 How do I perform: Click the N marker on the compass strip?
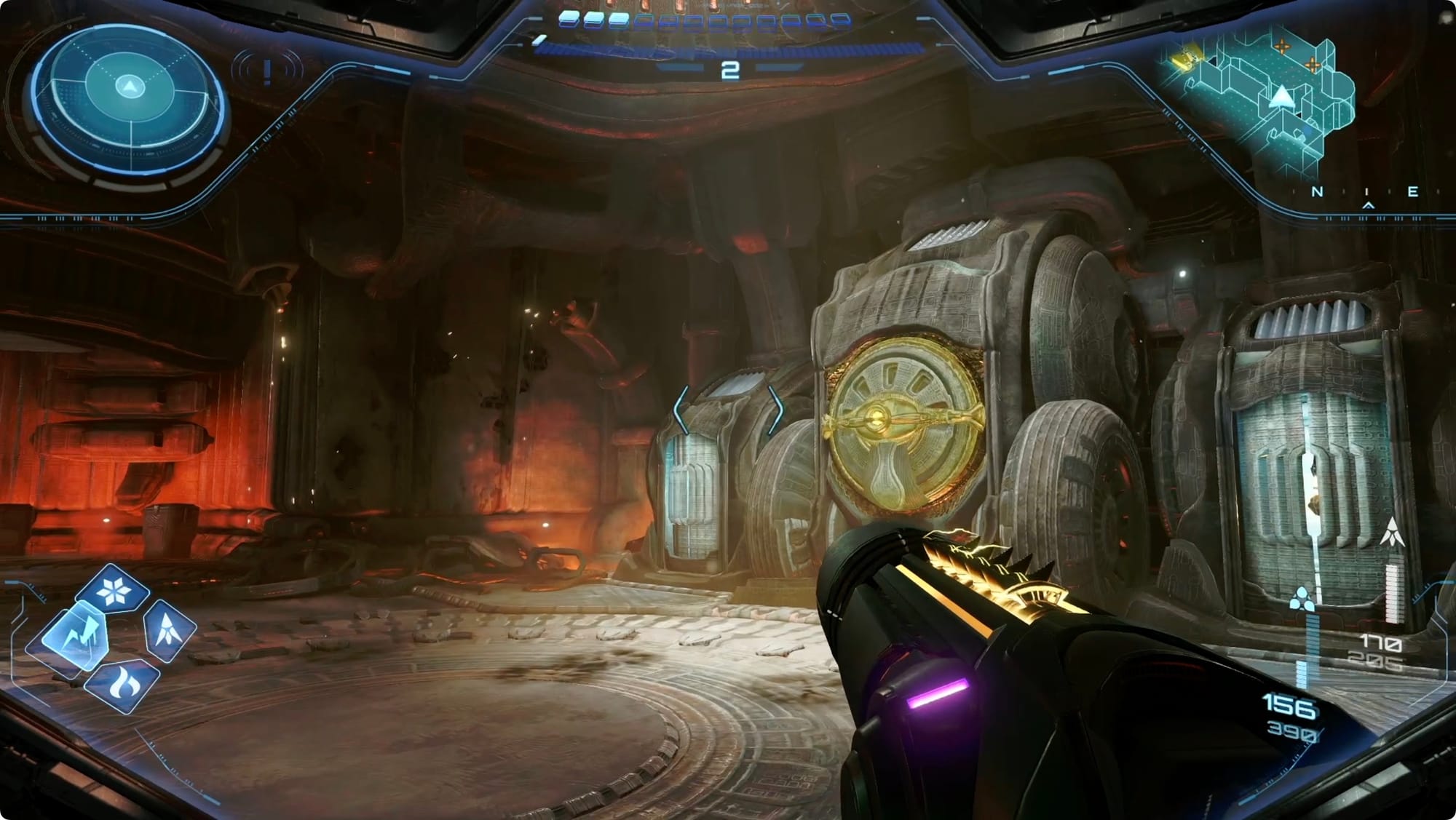[1317, 192]
